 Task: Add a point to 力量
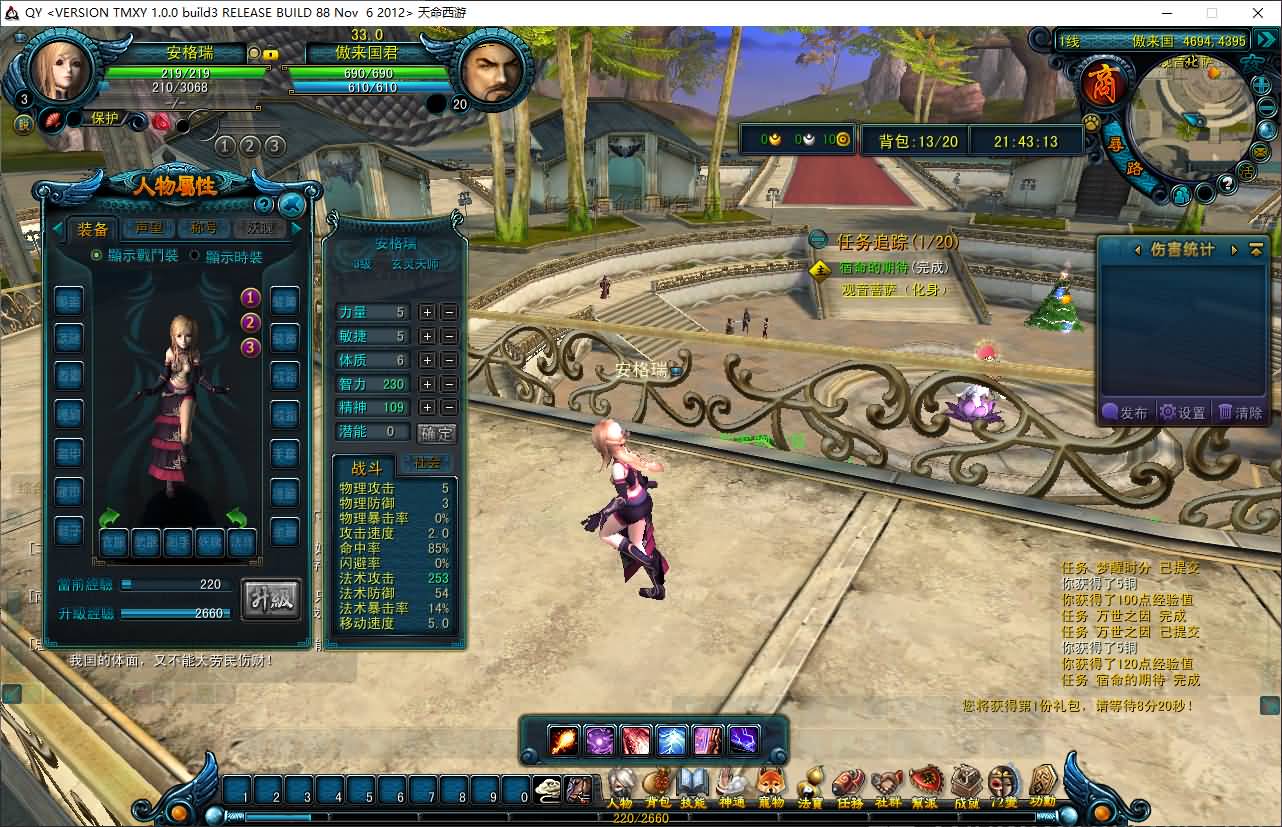427,312
